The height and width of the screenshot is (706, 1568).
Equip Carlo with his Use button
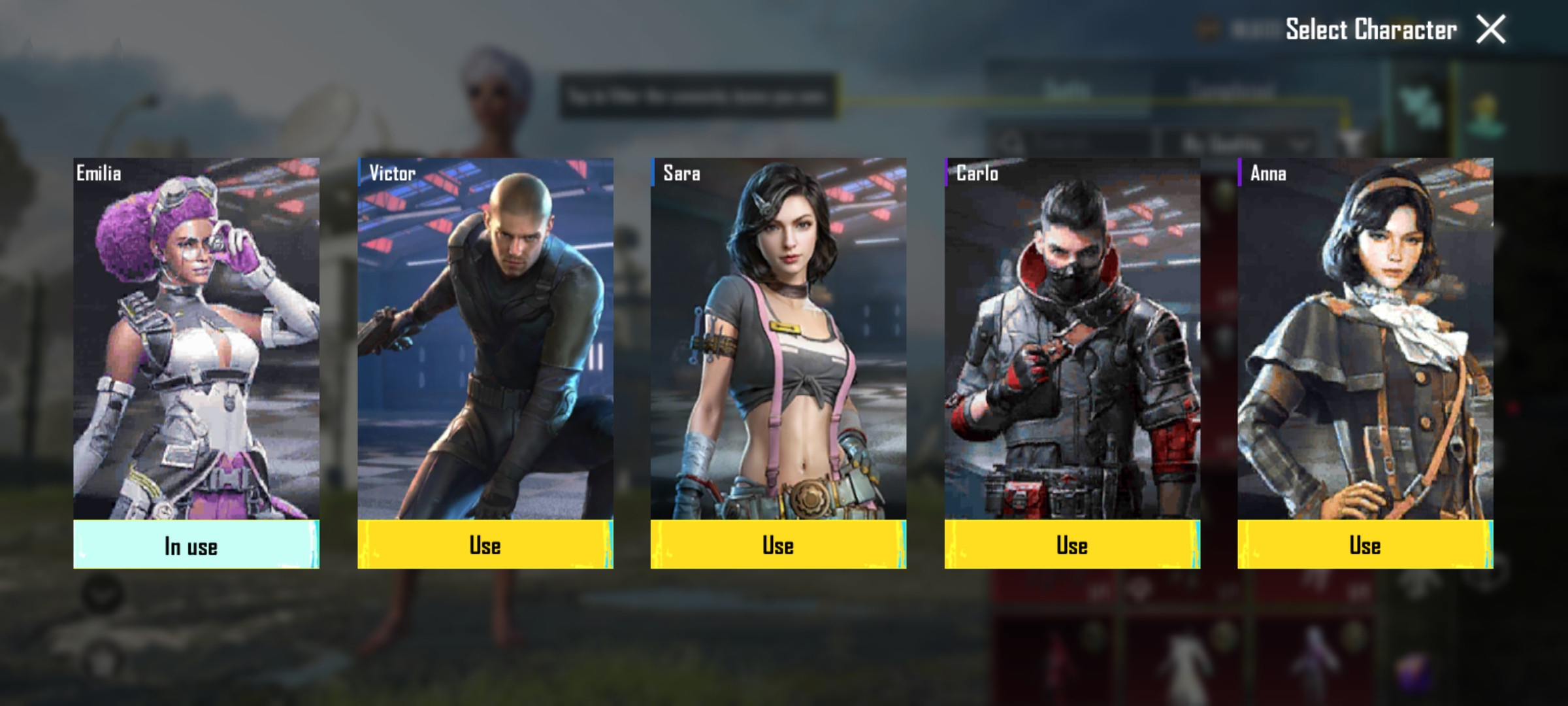tap(1072, 545)
